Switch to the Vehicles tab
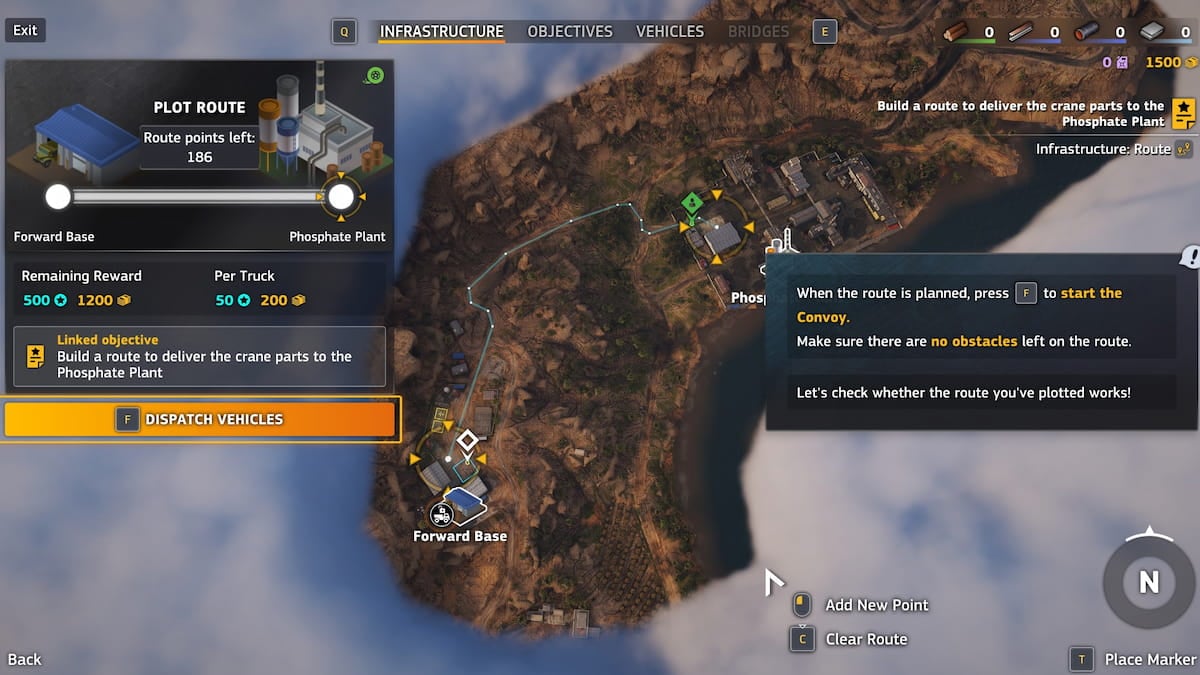Image resolution: width=1200 pixels, height=675 pixels. pyautogui.click(x=669, y=31)
